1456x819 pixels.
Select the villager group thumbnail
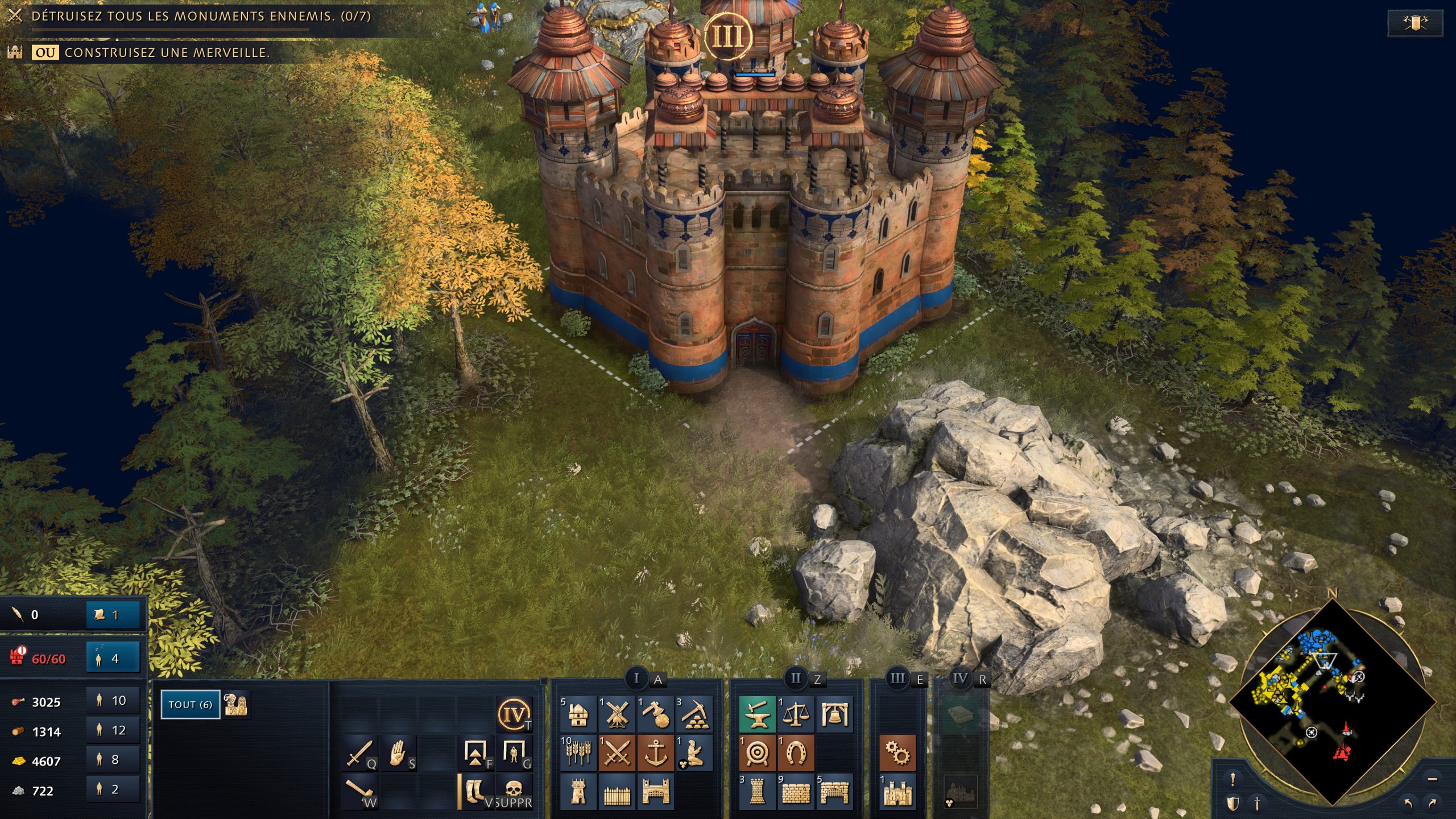click(x=239, y=704)
